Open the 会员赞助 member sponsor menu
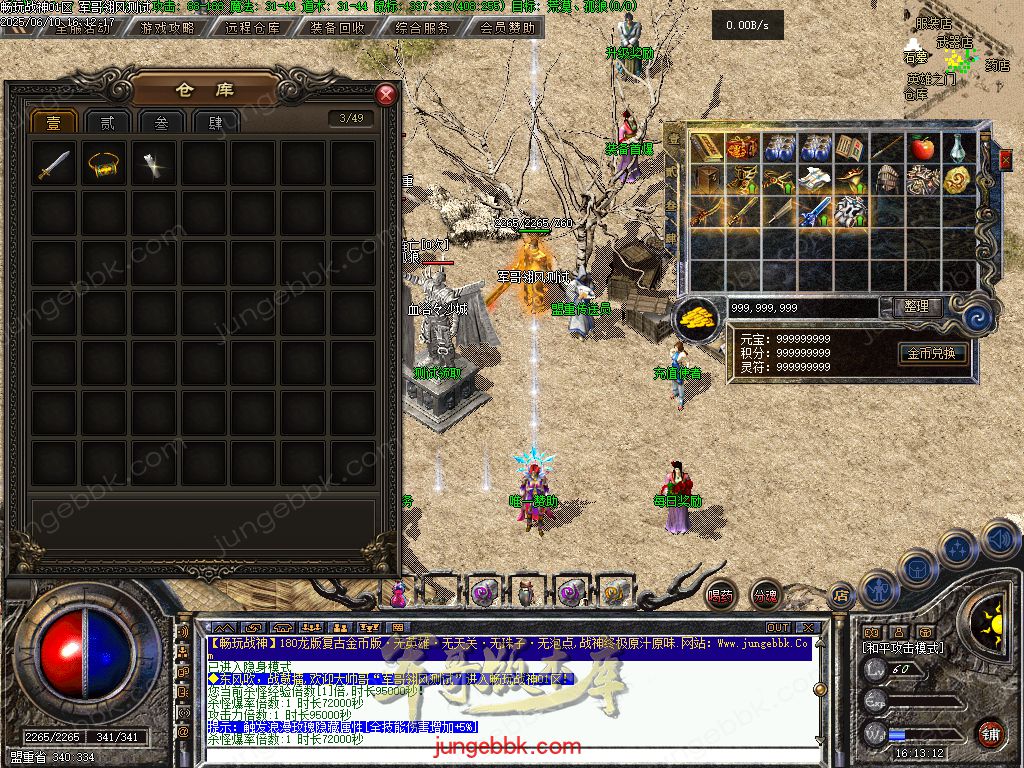1024x768 pixels. (506, 28)
